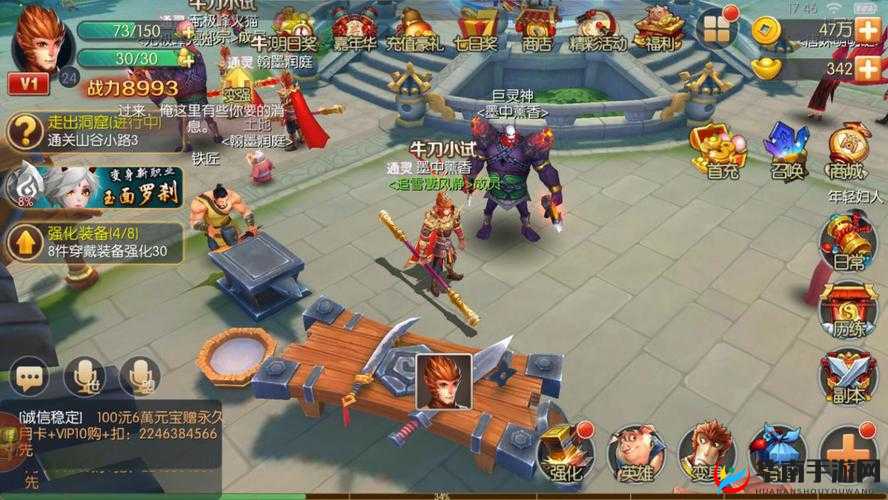Viewport: 888px width, 500px height.
Task: Open the 嘉年华 carnival event
Action: pos(353,28)
